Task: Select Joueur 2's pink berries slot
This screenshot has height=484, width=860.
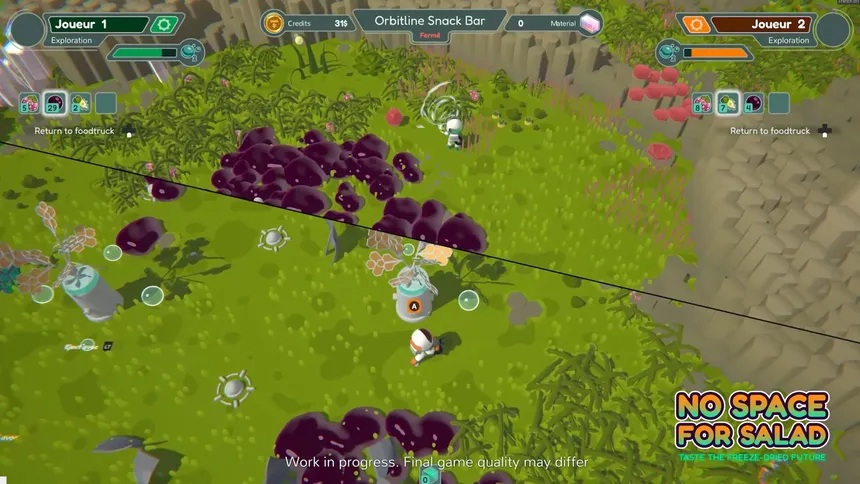Action: [701, 102]
